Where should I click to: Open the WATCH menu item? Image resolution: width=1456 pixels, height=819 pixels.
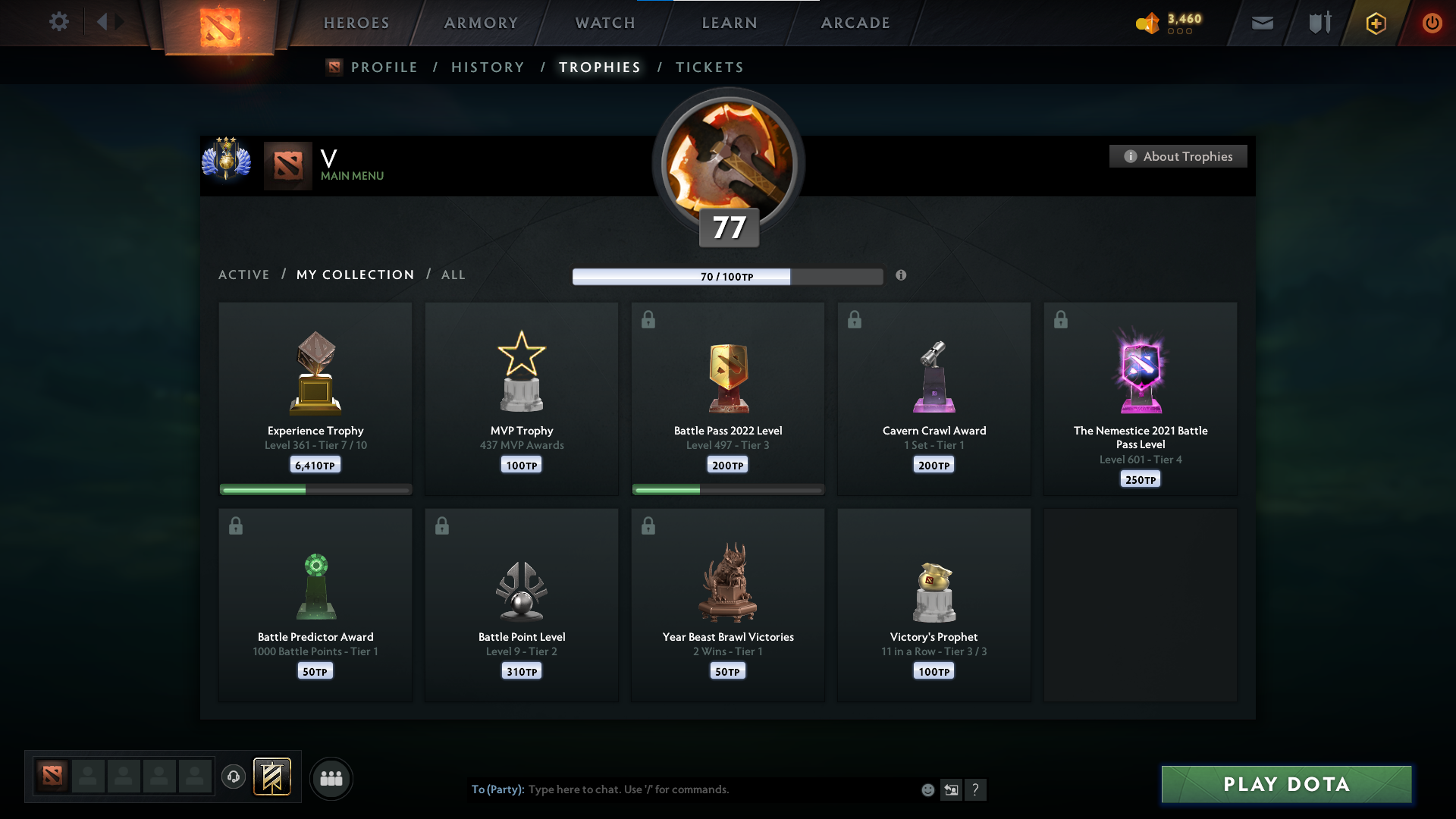point(604,23)
